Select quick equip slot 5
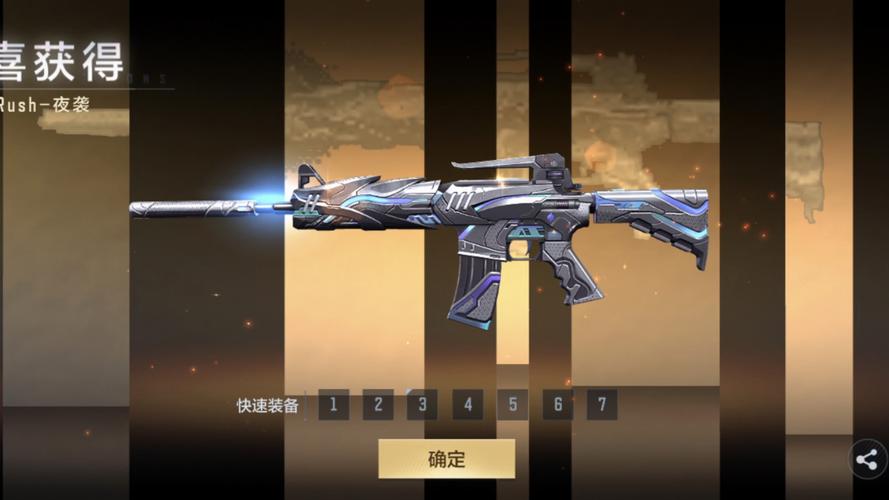Image resolution: width=889 pixels, height=500 pixels. 512,405
